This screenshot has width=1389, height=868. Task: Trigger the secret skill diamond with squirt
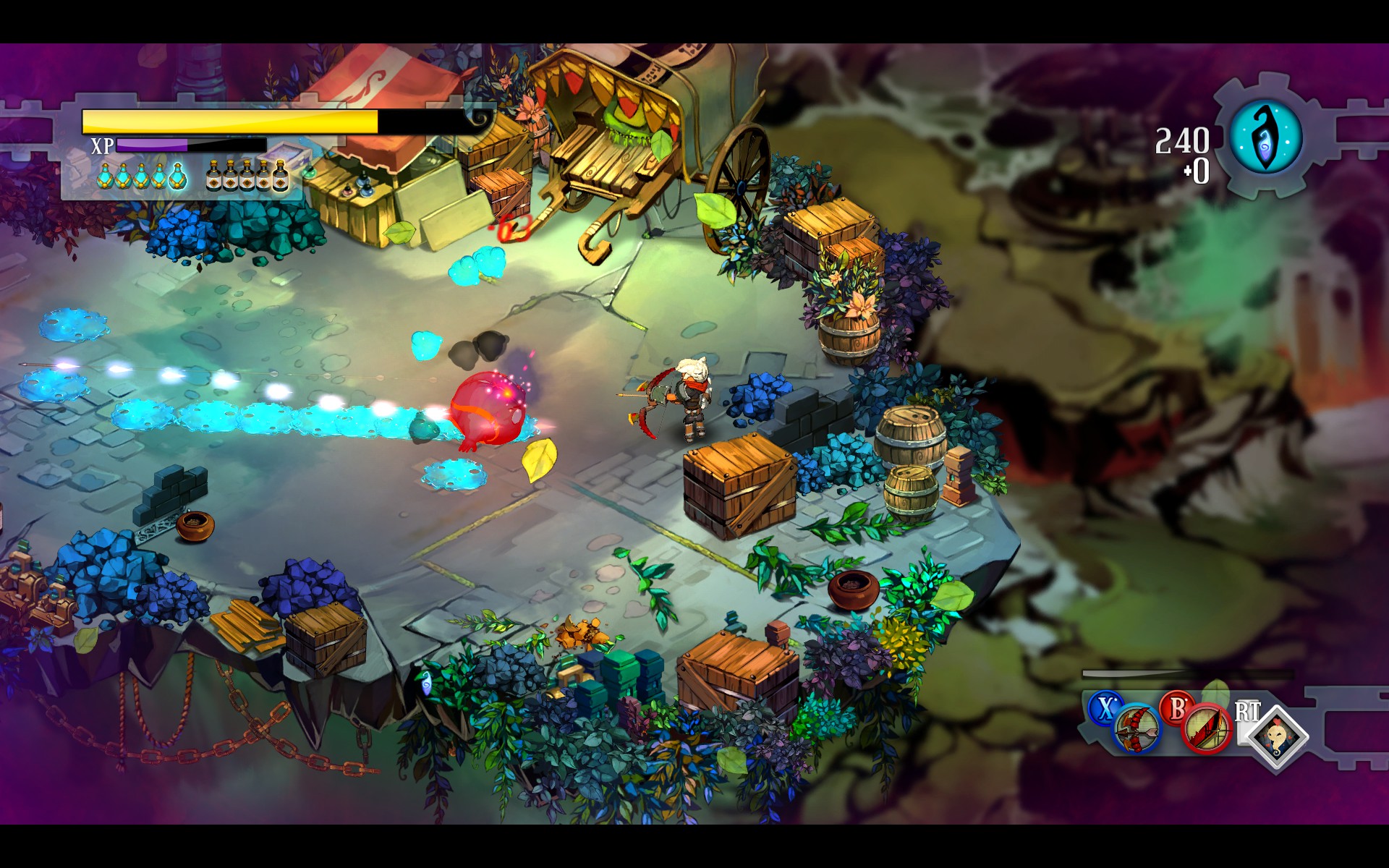click(x=1278, y=736)
